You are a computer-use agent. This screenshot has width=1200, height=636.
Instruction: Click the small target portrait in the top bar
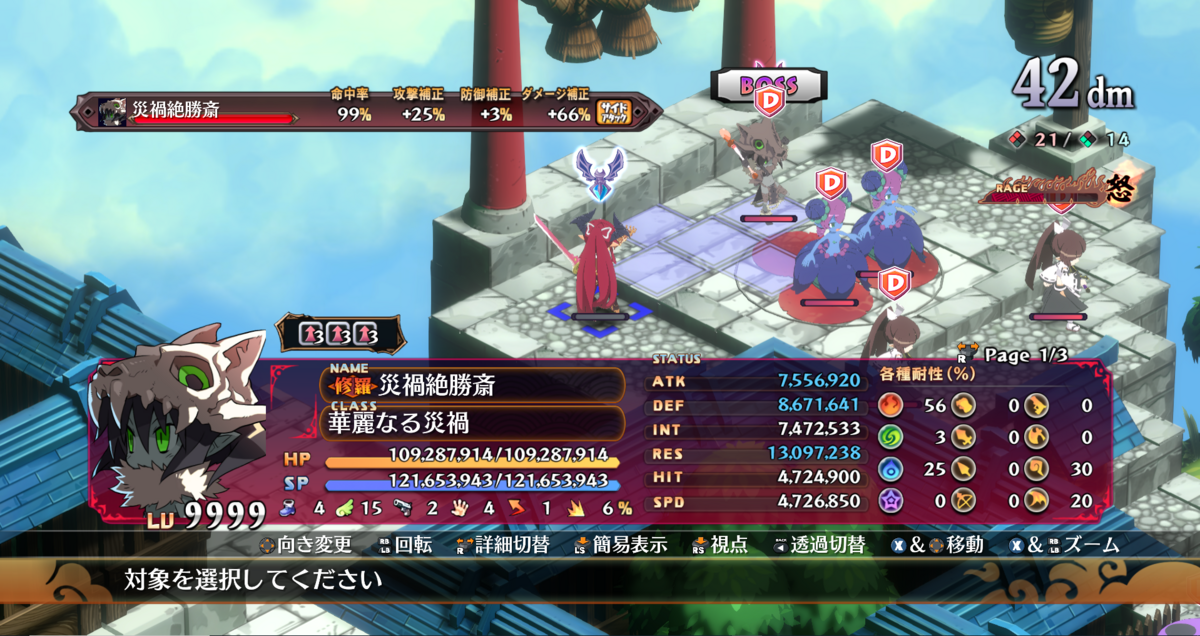(114, 110)
